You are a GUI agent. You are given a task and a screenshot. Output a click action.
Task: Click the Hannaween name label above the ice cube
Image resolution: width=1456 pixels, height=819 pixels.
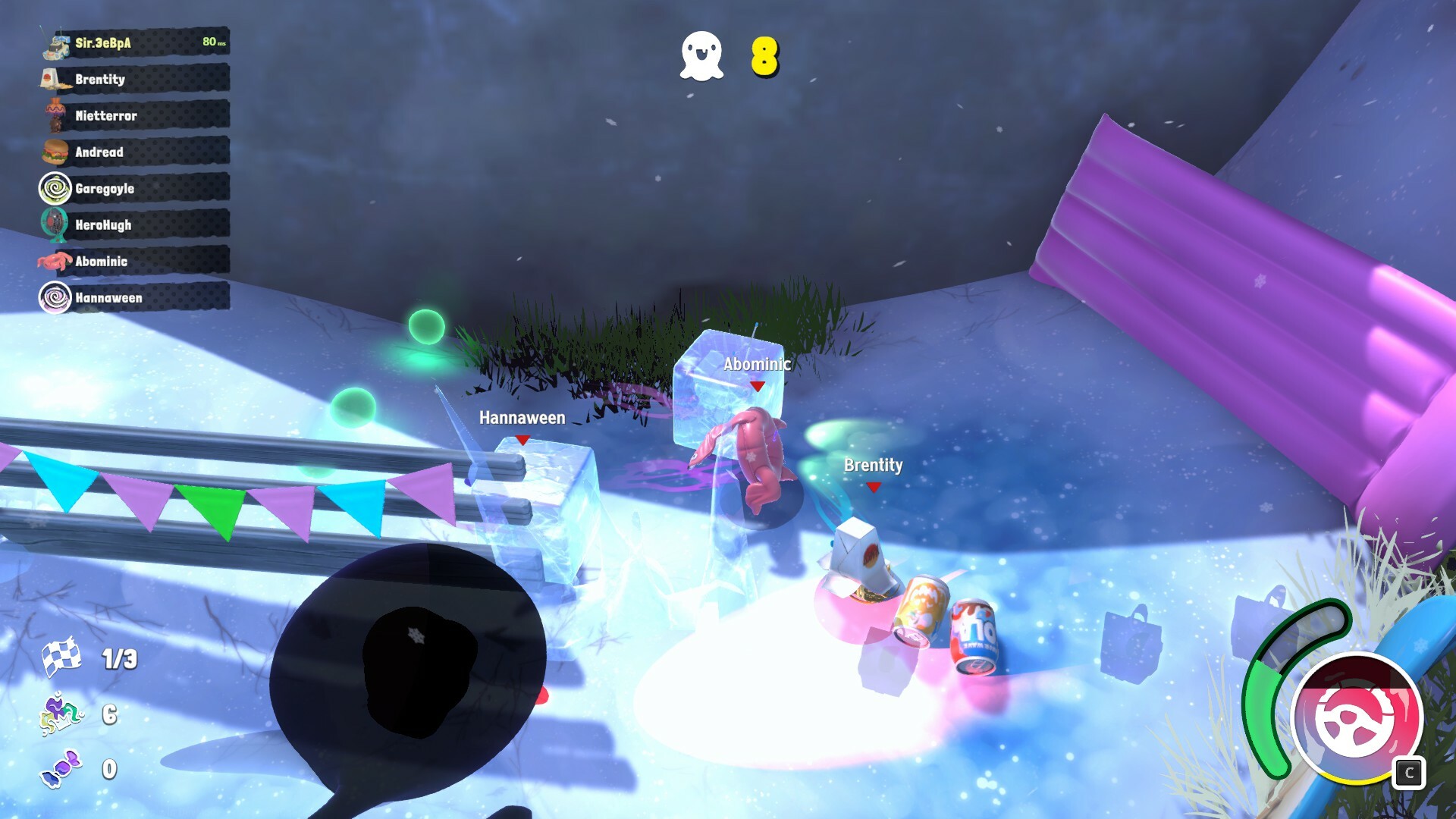pos(521,417)
